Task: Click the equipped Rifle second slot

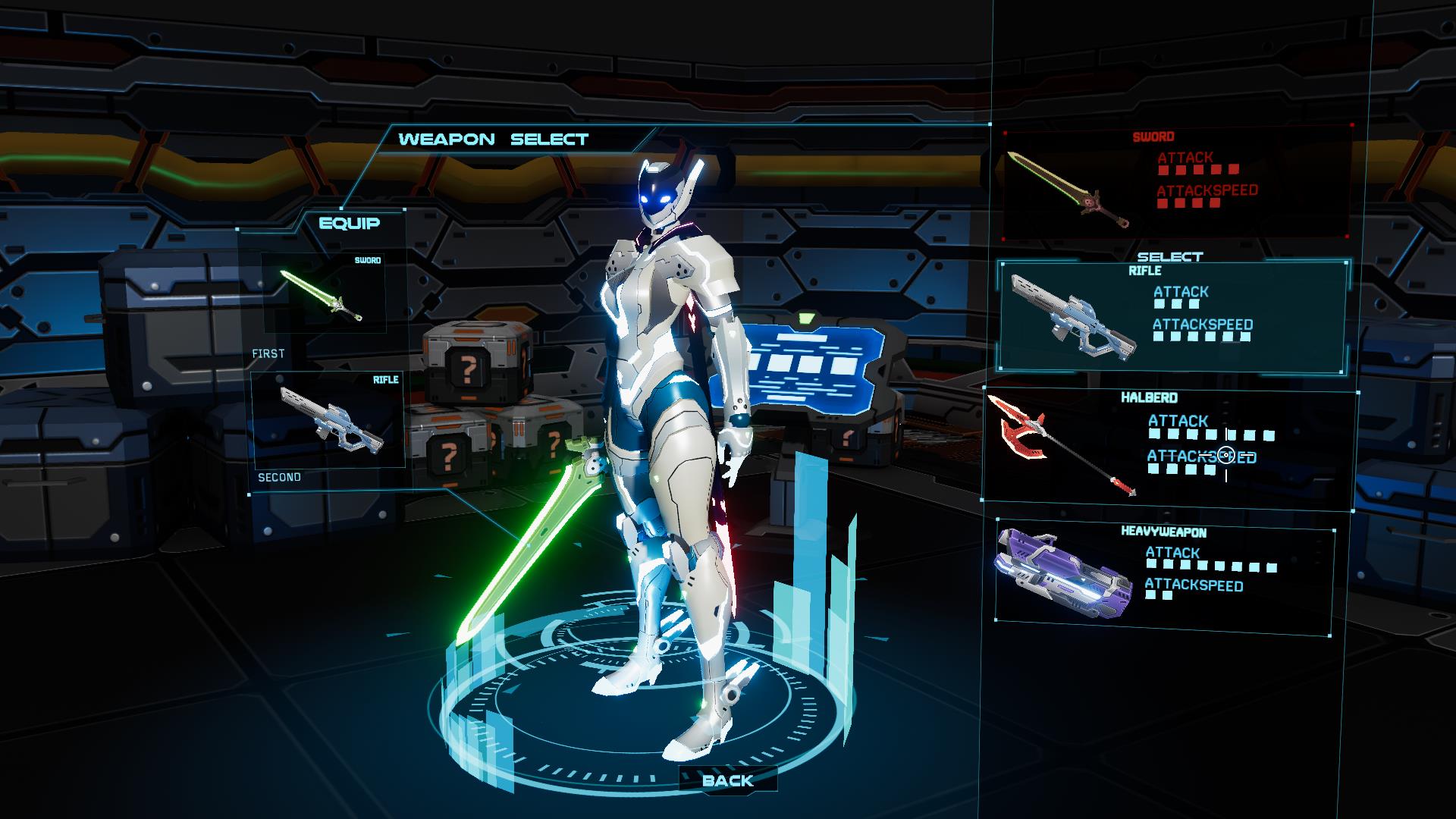Action: point(328,419)
